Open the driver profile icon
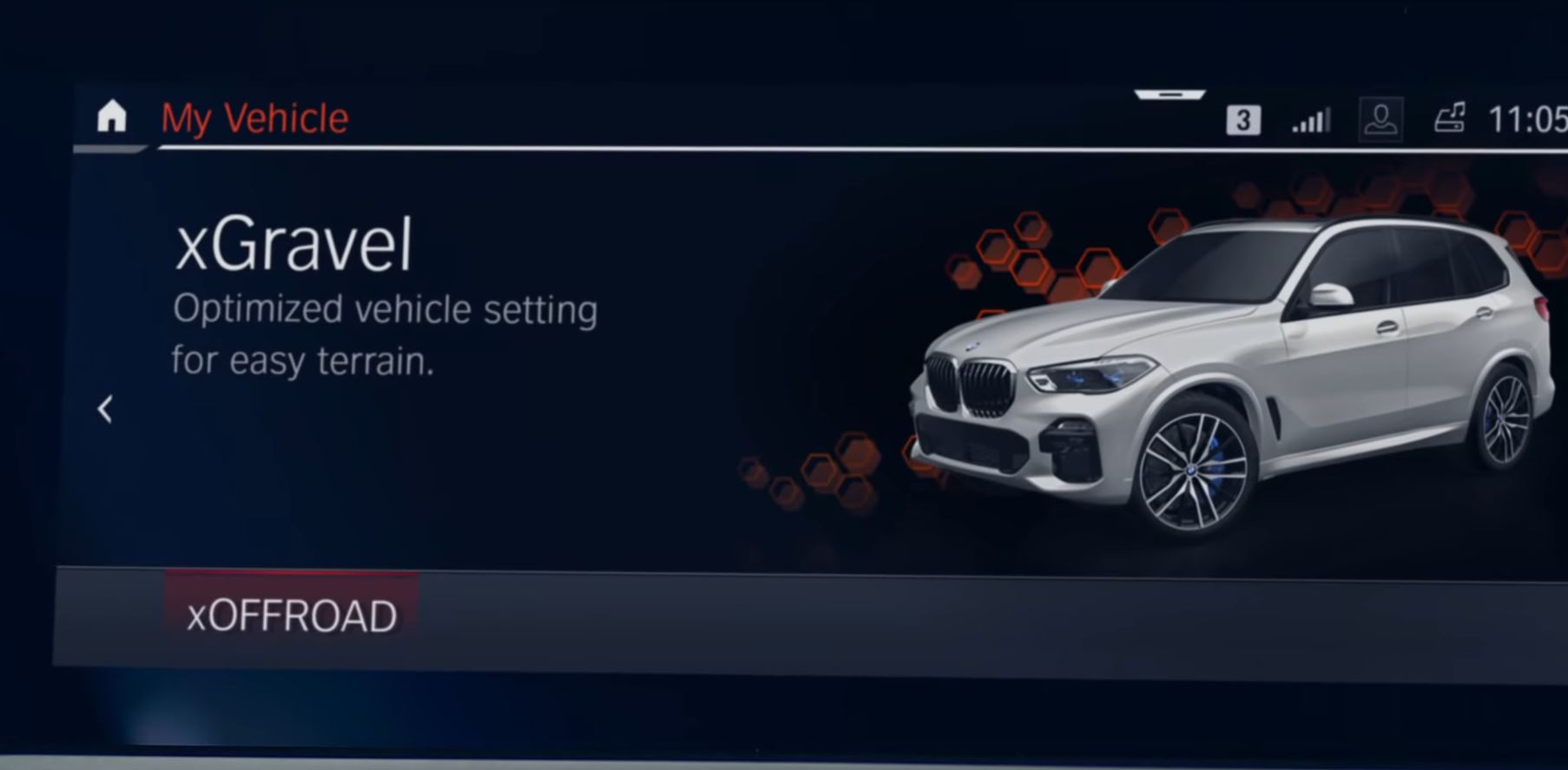Viewport: 1568px width, 770px height. pos(1380,119)
